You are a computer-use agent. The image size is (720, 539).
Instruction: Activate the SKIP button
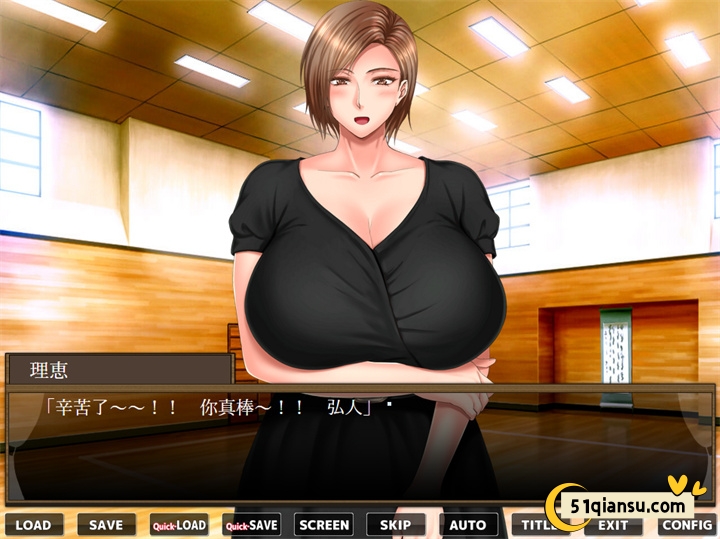coord(396,525)
